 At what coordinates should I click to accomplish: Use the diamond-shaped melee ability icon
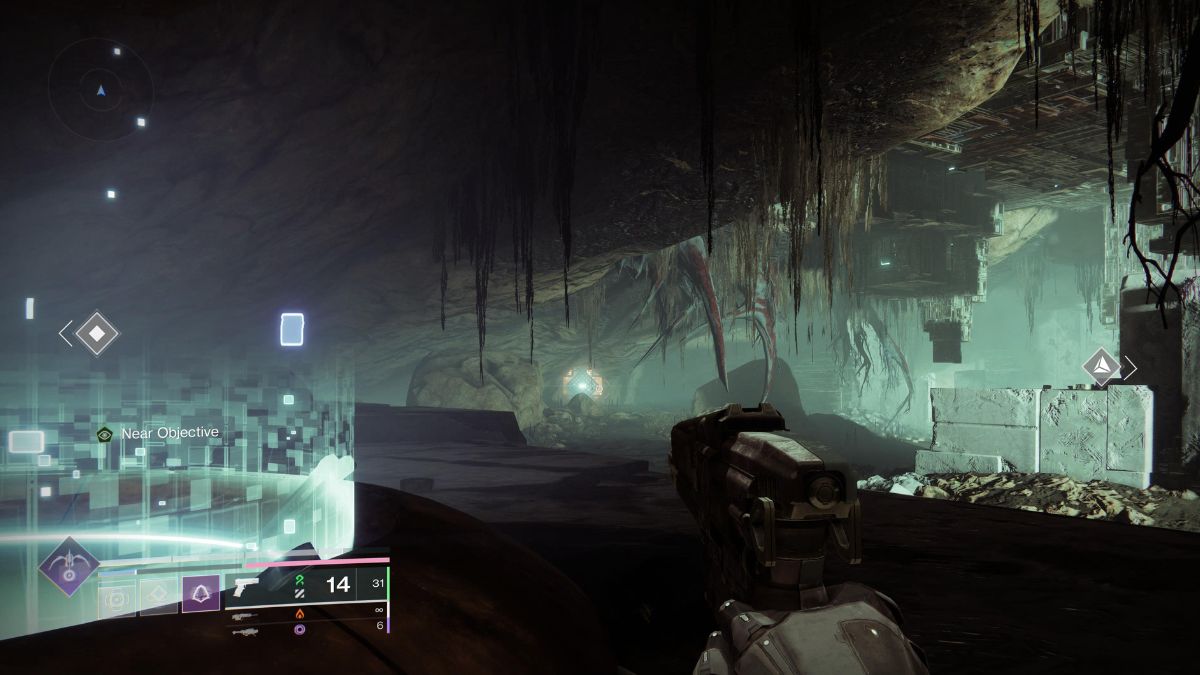(158, 596)
